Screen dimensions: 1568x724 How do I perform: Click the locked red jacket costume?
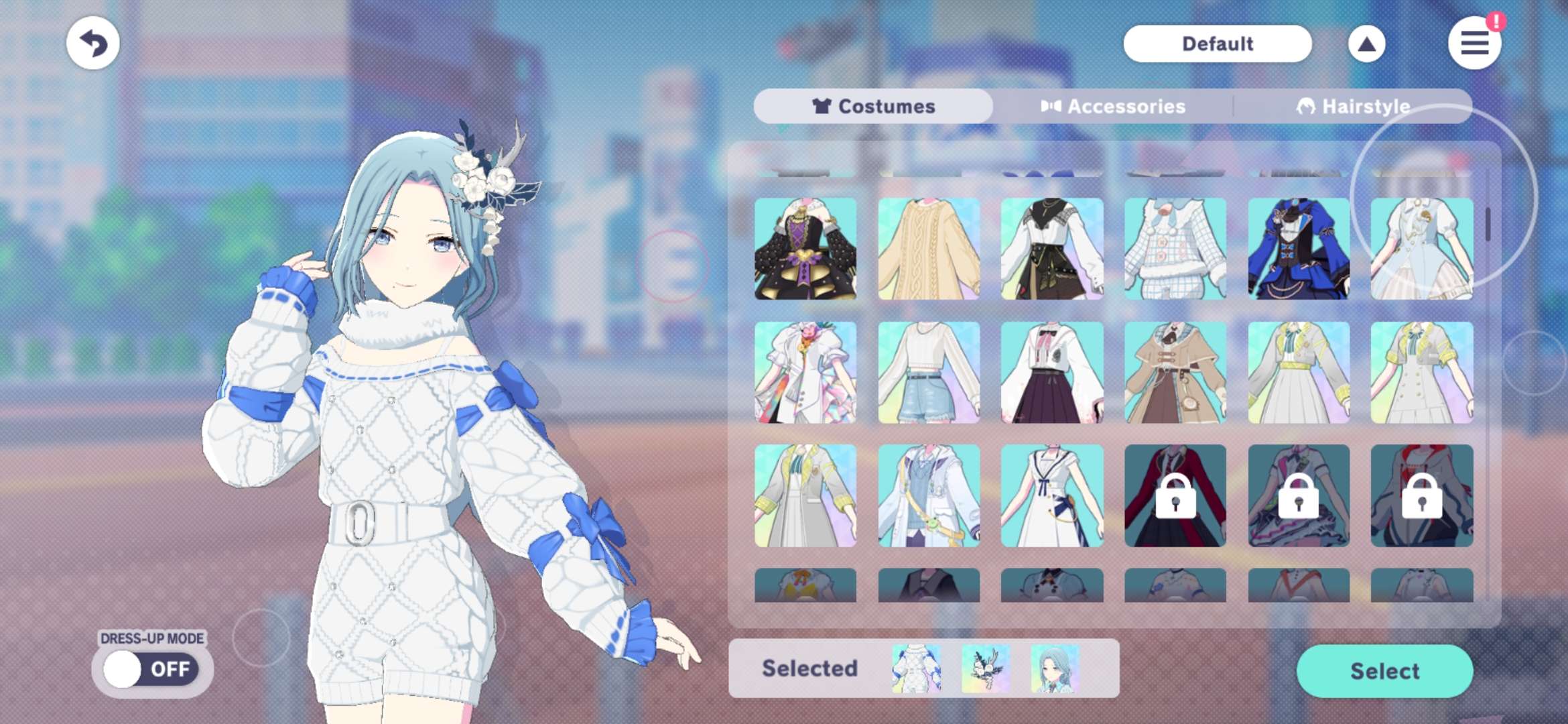tap(1175, 496)
